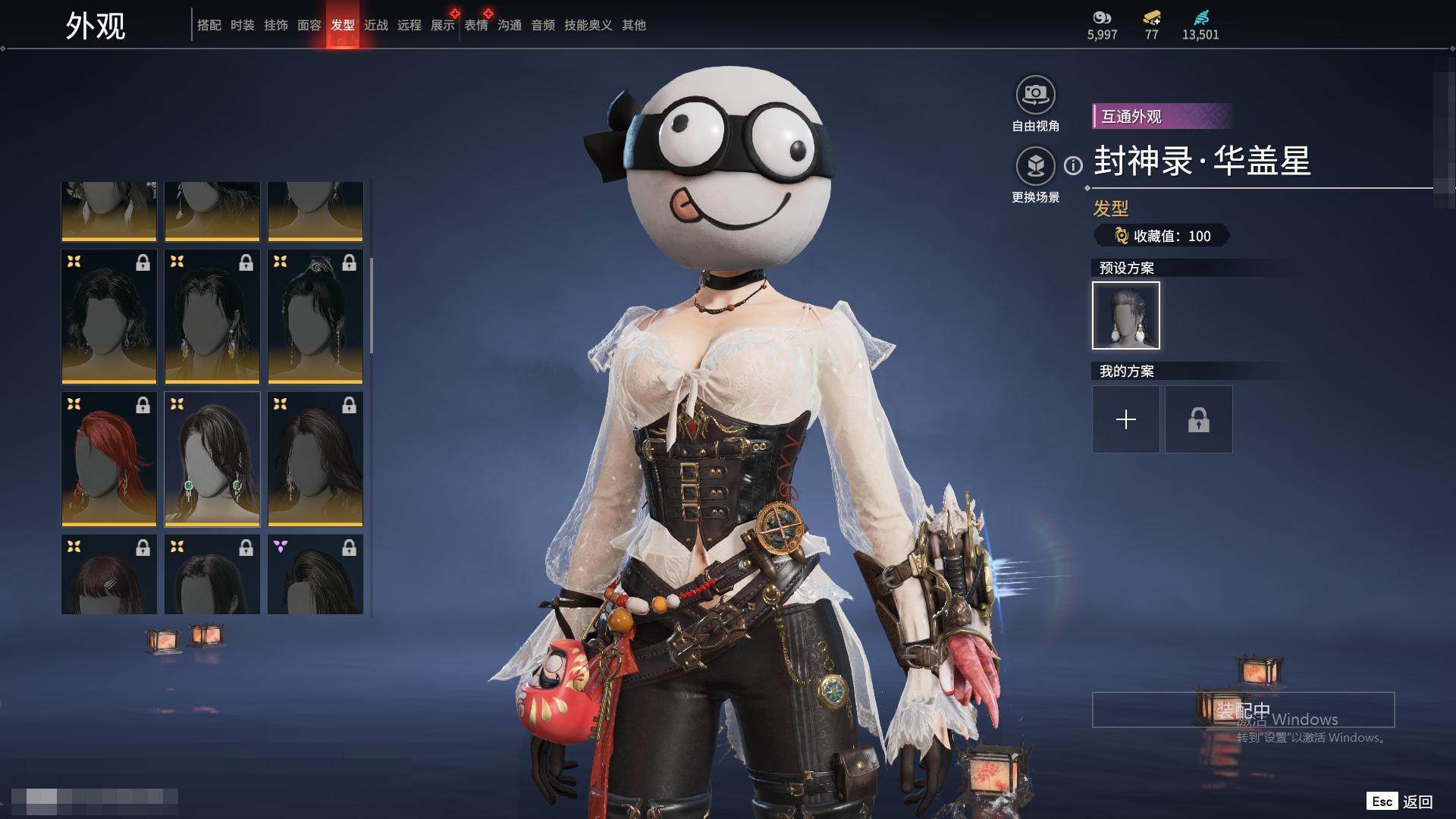Open the info icon beside 封神录·华盖星

[1073, 165]
